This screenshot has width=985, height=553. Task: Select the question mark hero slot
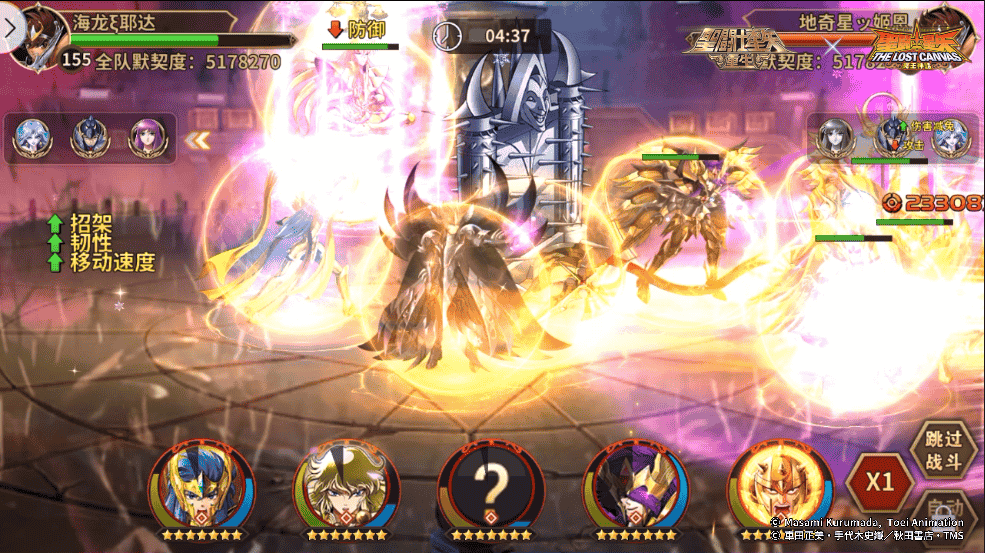click(490, 488)
